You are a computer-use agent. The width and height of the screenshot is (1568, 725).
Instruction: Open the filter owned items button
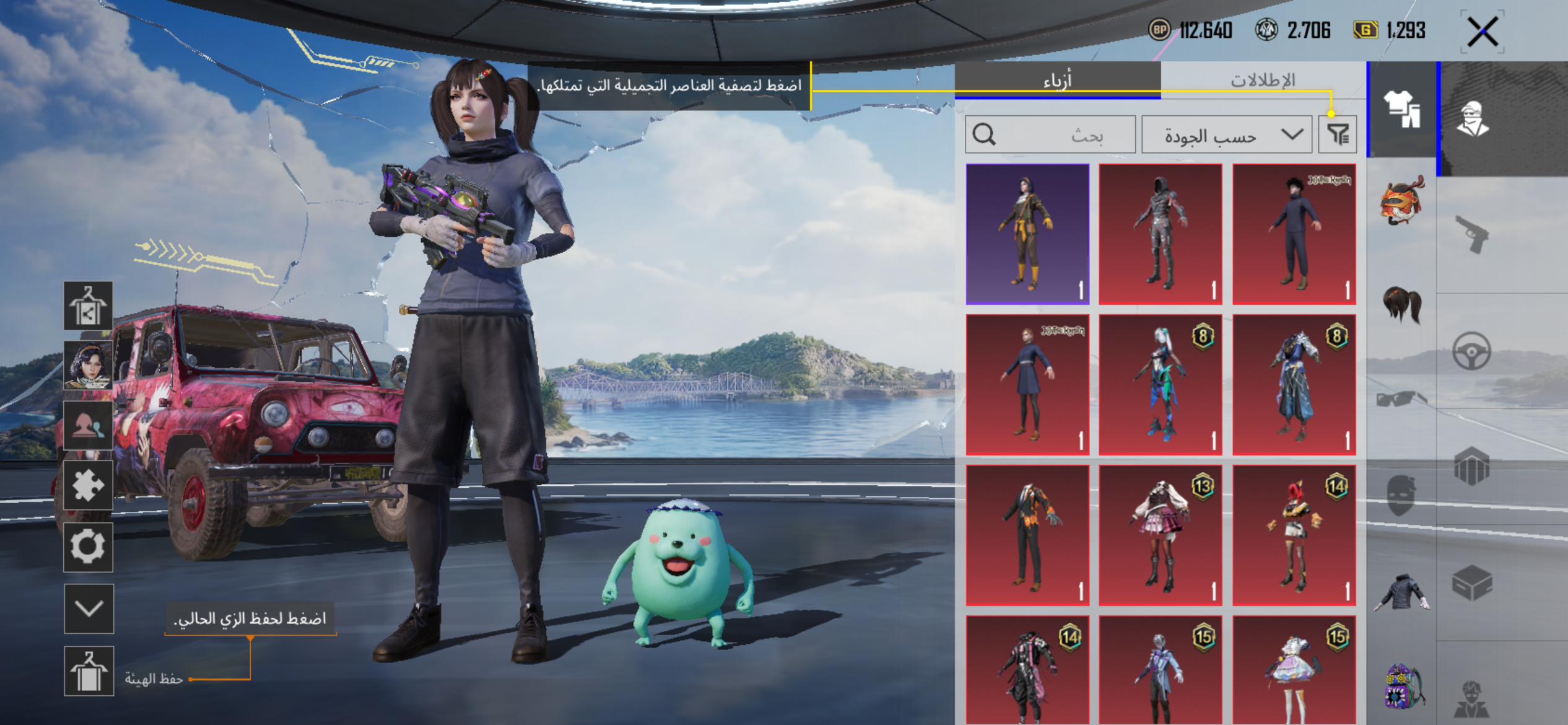pos(1338,134)
